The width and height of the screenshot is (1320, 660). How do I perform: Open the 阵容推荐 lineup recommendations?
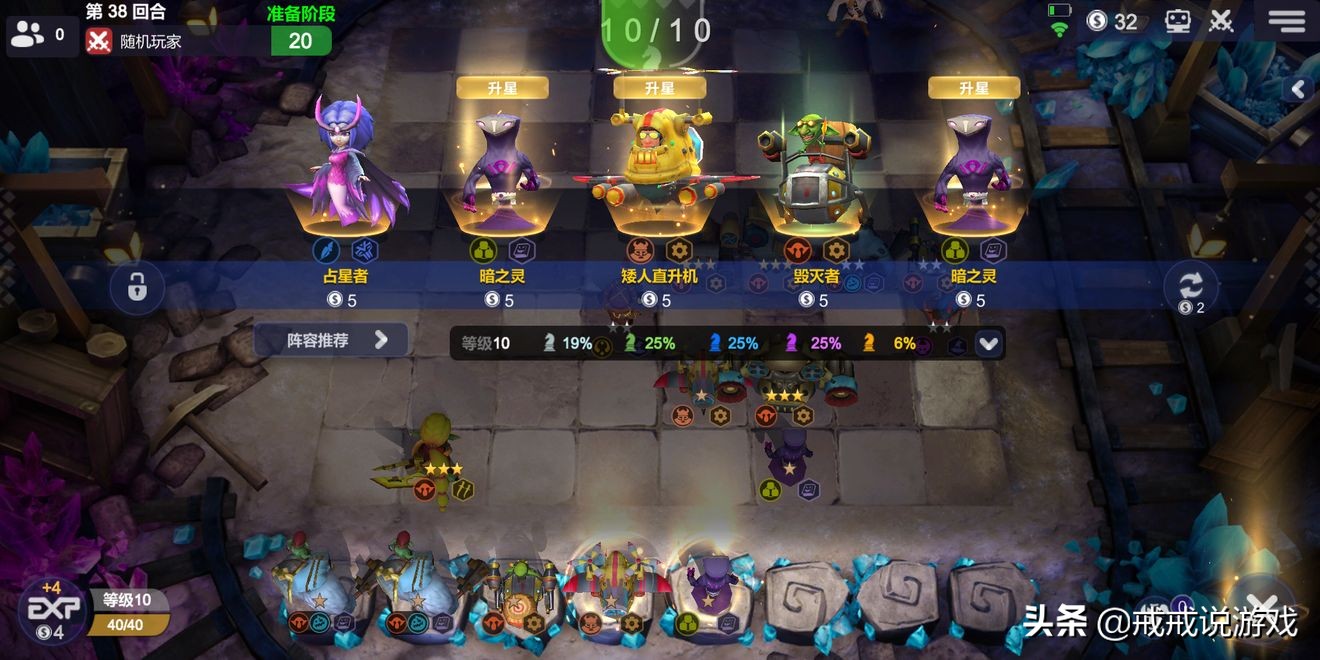pyautogui.click(x=331, y=340)
